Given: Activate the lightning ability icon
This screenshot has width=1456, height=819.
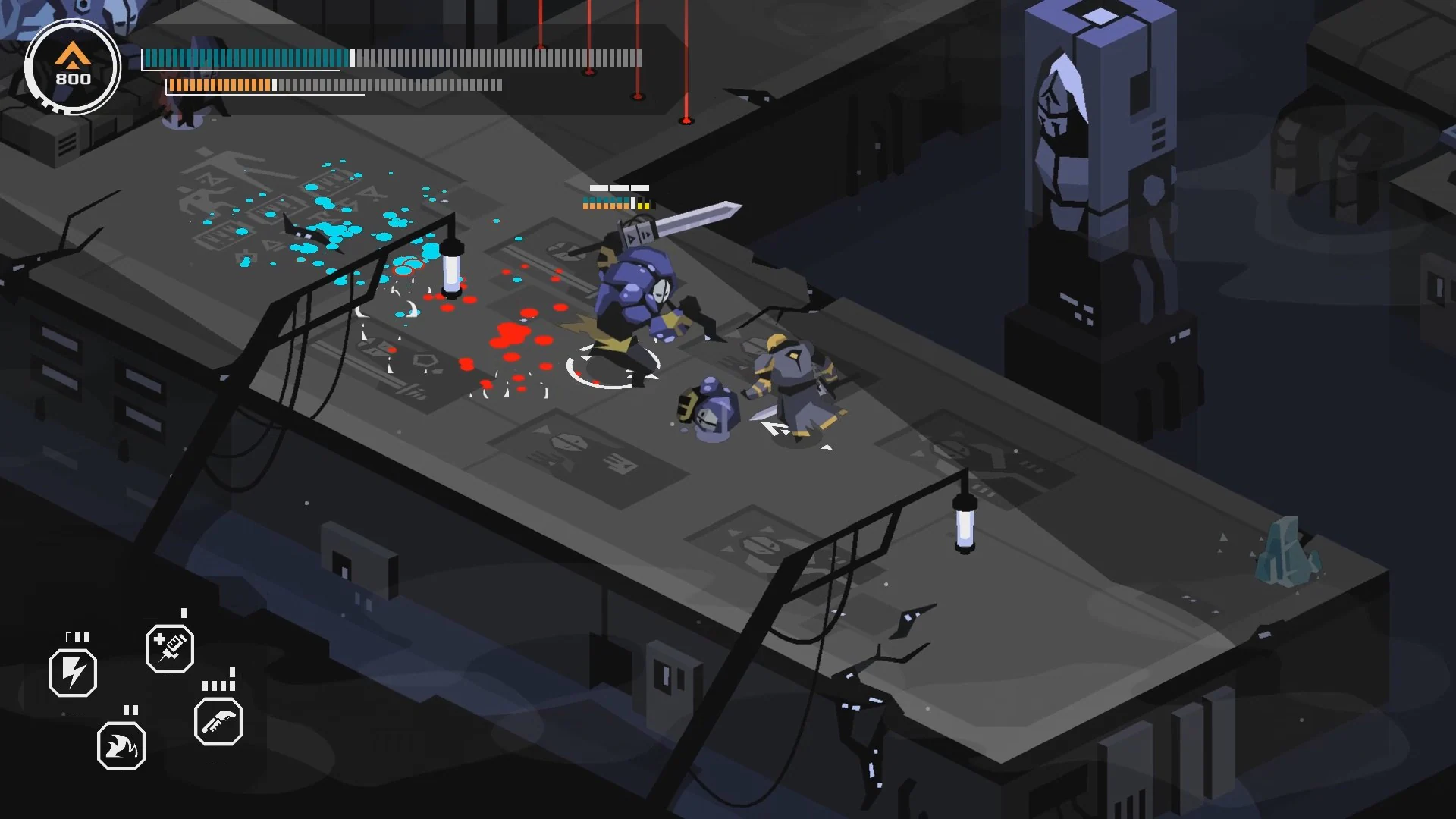Looking at the screenshot, I should point(72,670).
